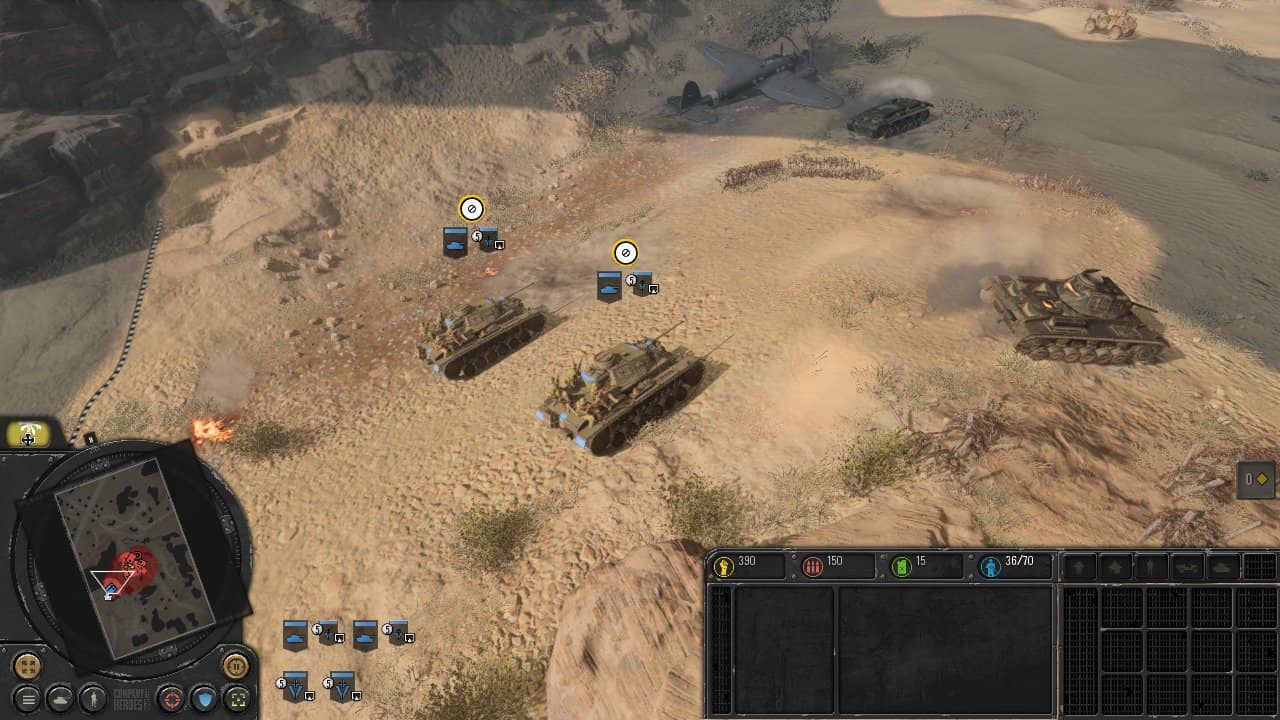Screen dimensions: 1280x720
Task: Click the green bracket ping button
Action: pyautogui.click(x=236, y=697)
